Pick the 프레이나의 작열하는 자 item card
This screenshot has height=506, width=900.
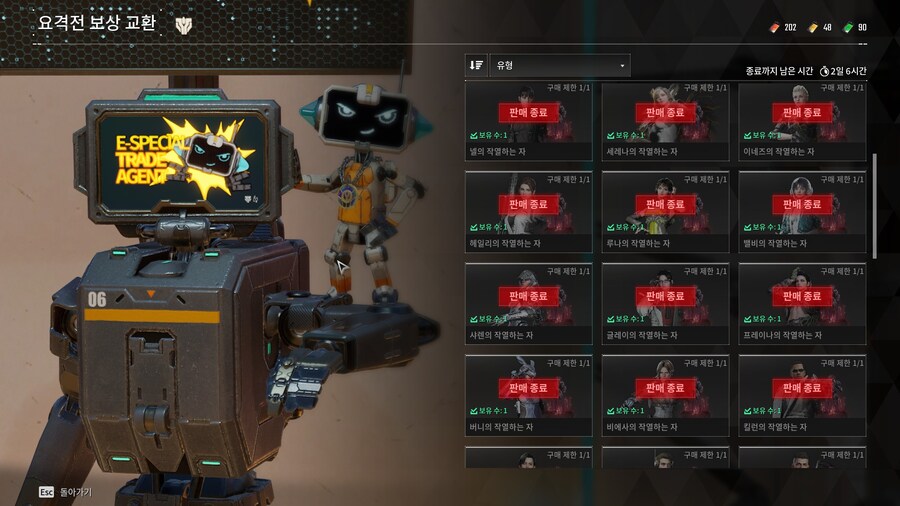802,304
